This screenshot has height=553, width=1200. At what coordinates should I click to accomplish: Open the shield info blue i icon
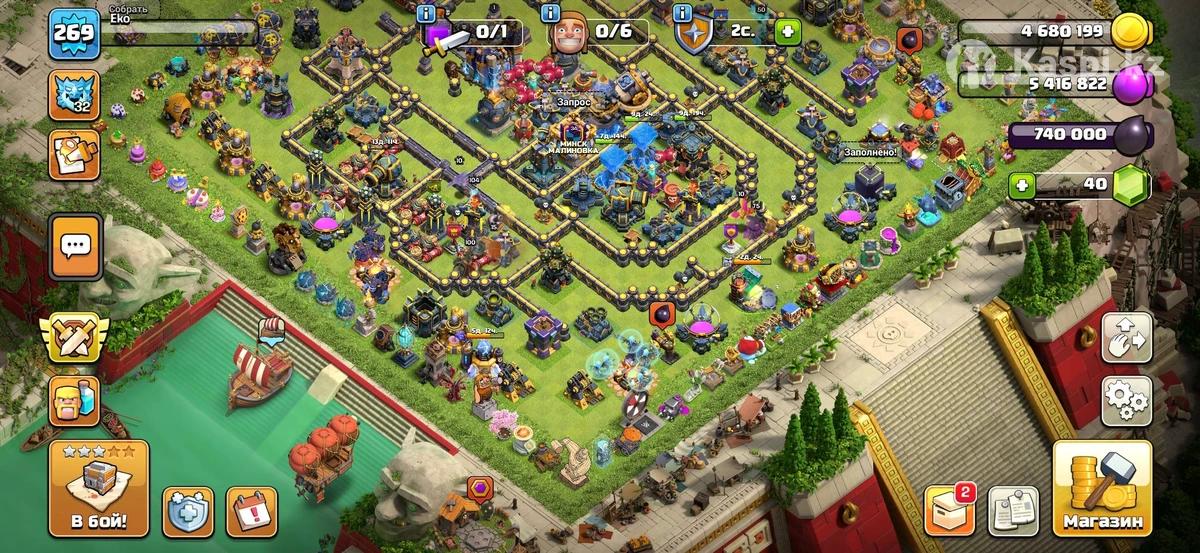pos(683,13)
